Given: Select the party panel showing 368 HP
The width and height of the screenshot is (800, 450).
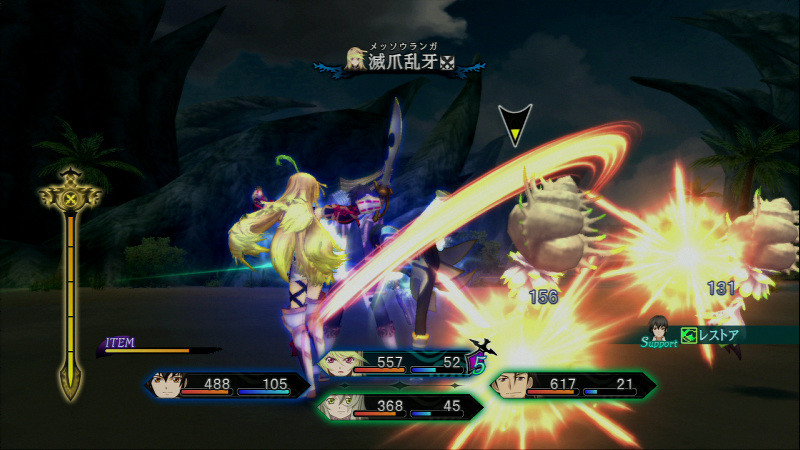Looking at the screenshot, I should tap(400, 406).
